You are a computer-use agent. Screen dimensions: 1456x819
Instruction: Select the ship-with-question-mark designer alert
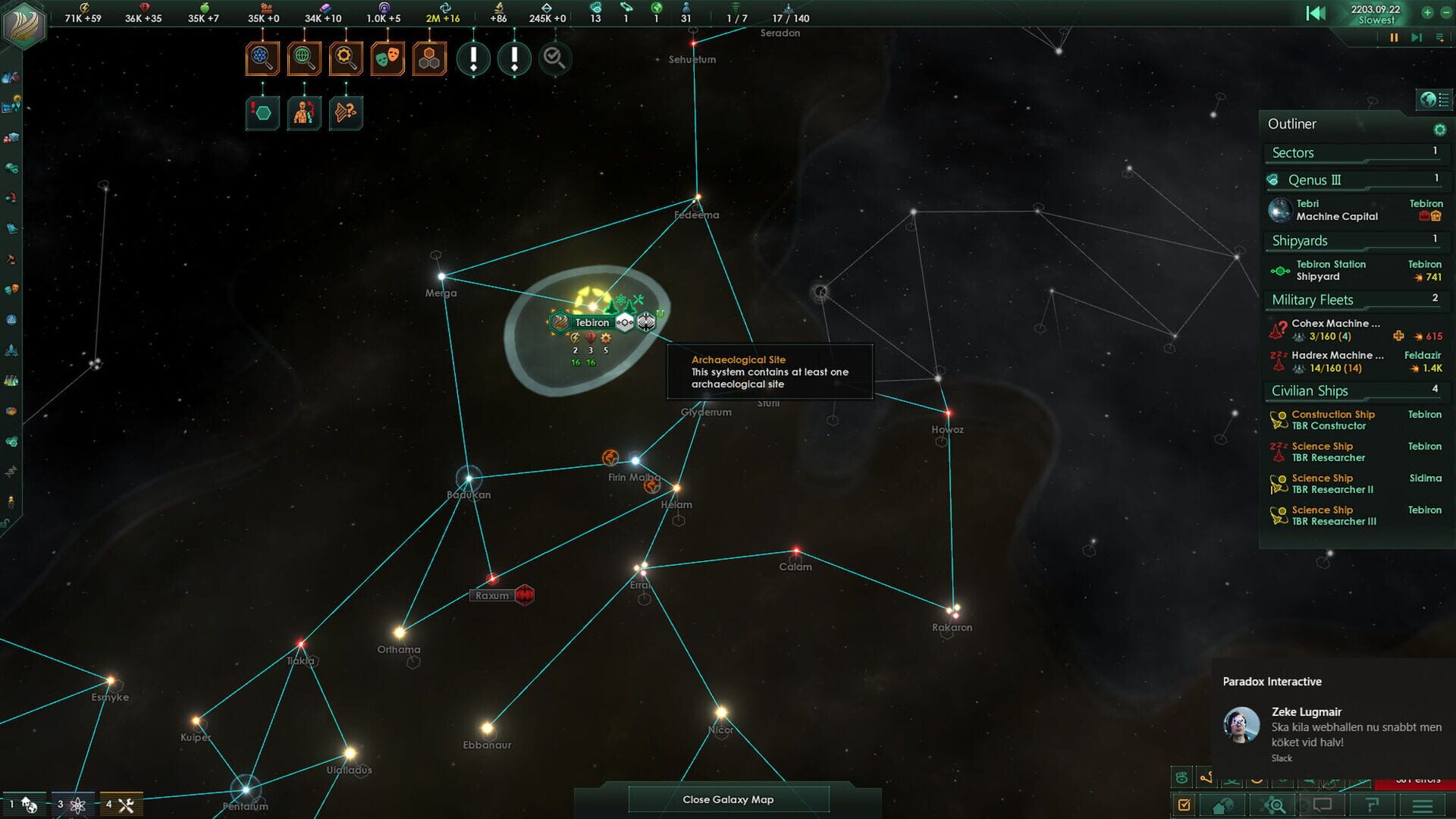pyautogui.click(x=346, y=111)
